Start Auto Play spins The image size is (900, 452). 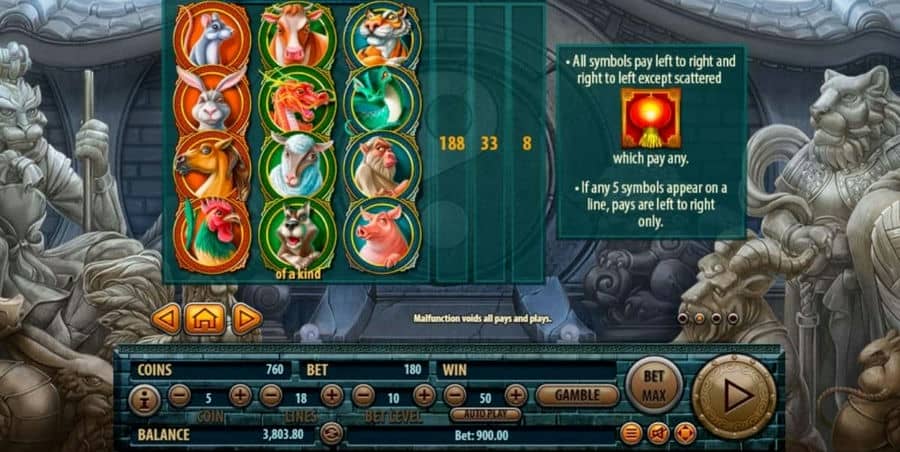point(485,413)
